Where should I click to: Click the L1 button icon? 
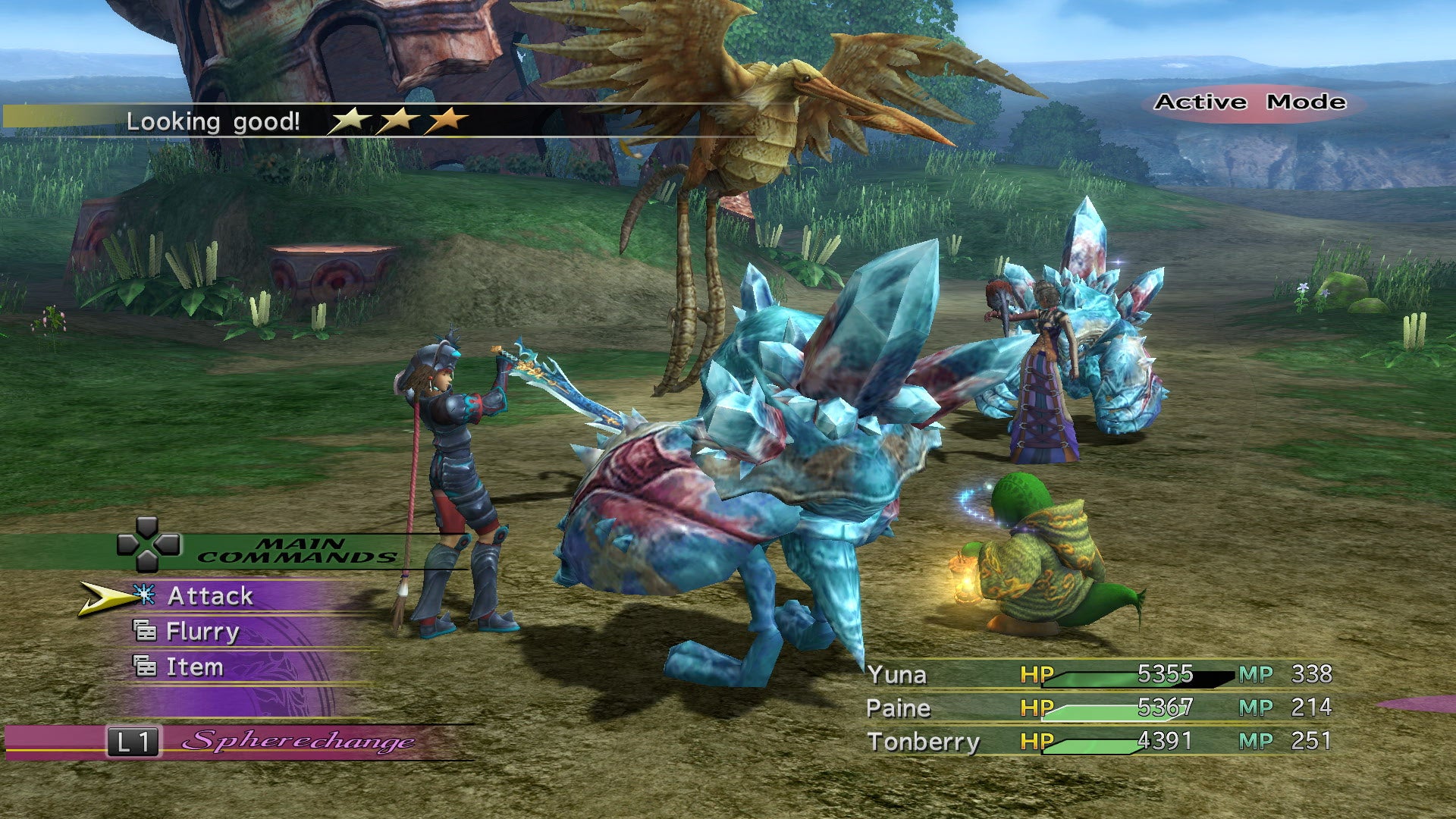click(x=133, y=742)
